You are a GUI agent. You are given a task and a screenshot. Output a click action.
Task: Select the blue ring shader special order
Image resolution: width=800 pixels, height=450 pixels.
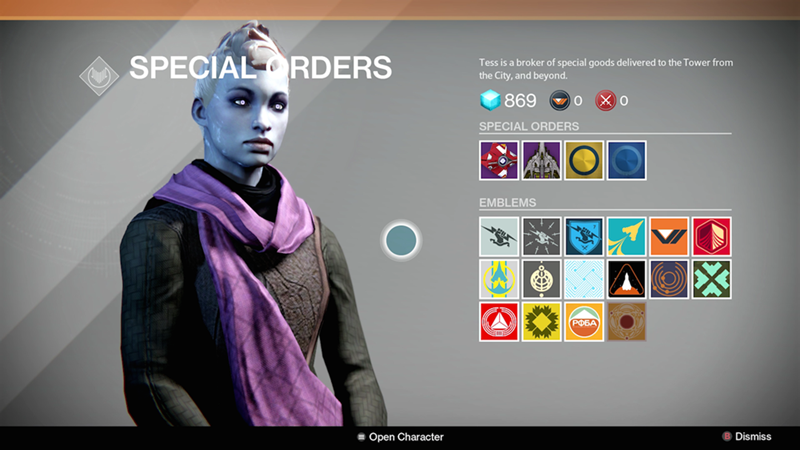[x=626, y=160]
